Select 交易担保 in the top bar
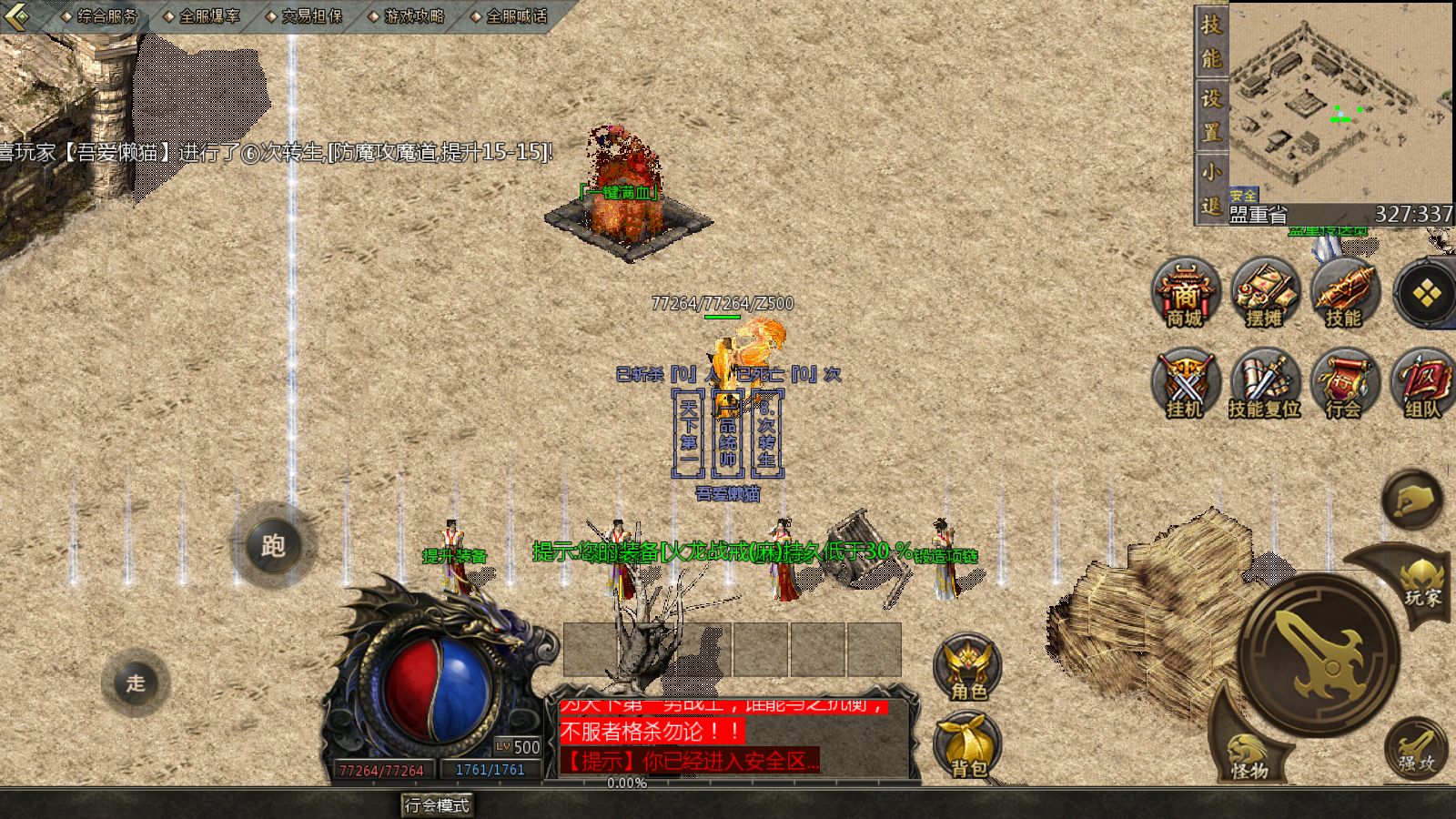Screen dimensions: 1456x819 click(311, 16)
